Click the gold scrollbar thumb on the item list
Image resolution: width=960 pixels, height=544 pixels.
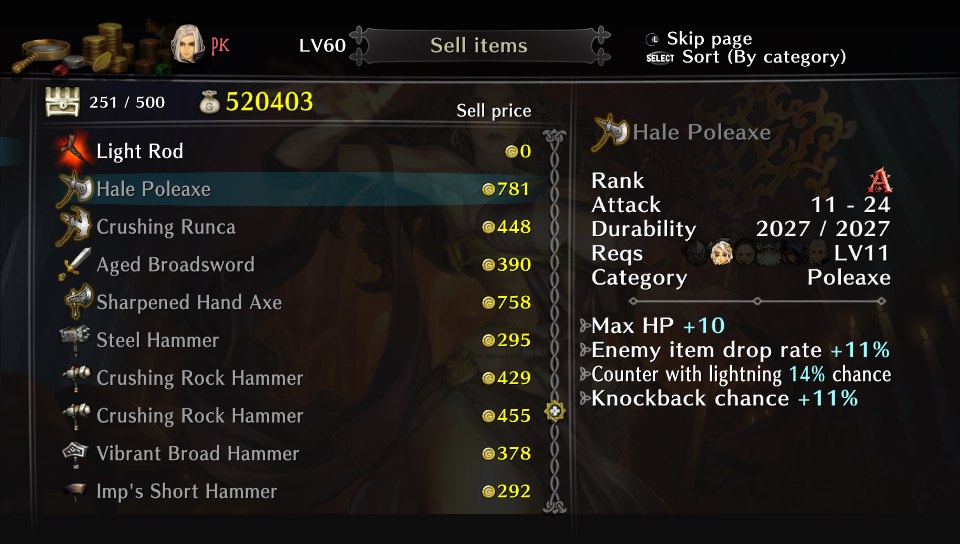pos(554,411)
